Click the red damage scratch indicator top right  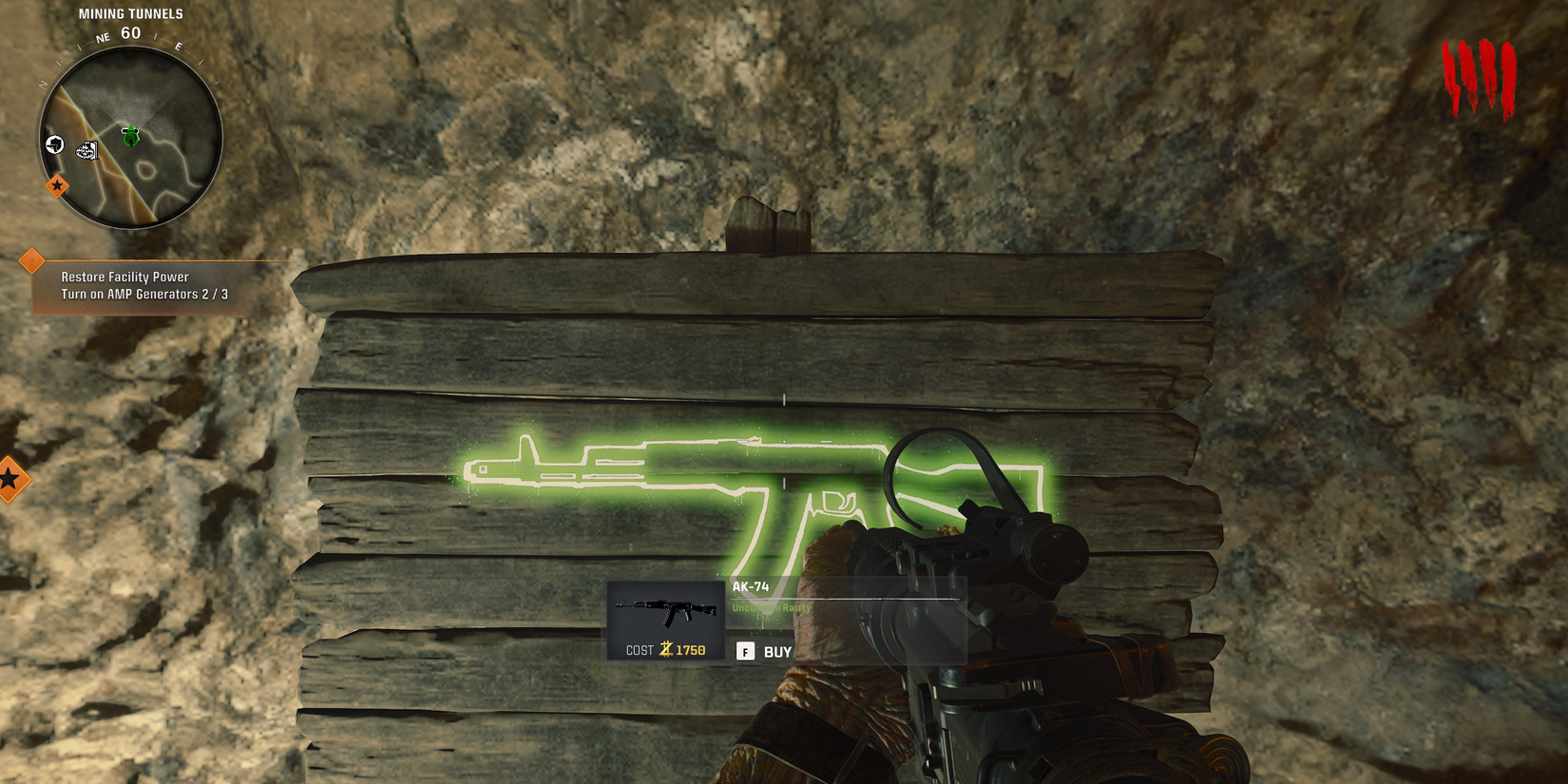1480,71
